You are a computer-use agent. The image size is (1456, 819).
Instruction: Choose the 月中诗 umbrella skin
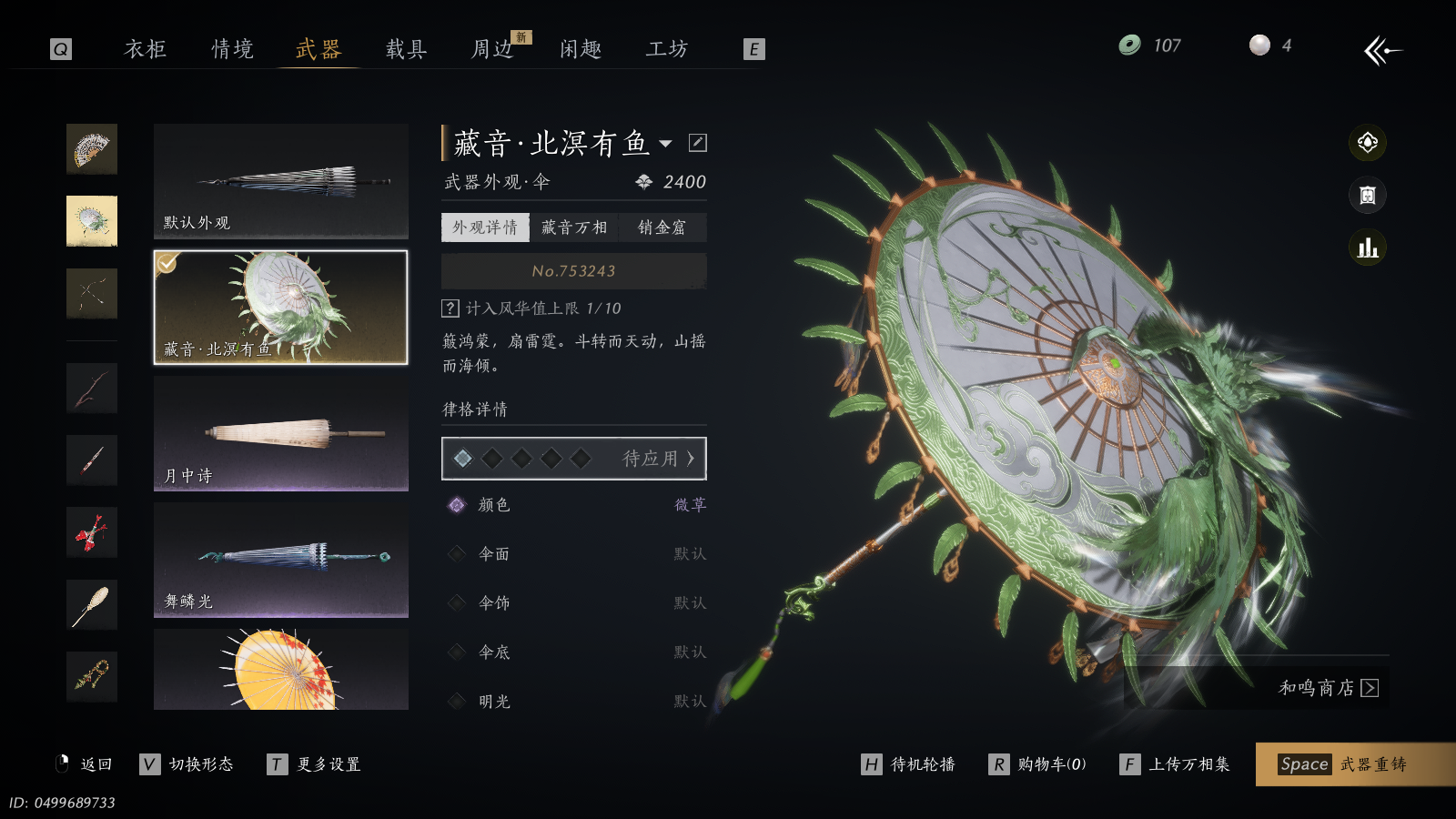coord(280,434)
